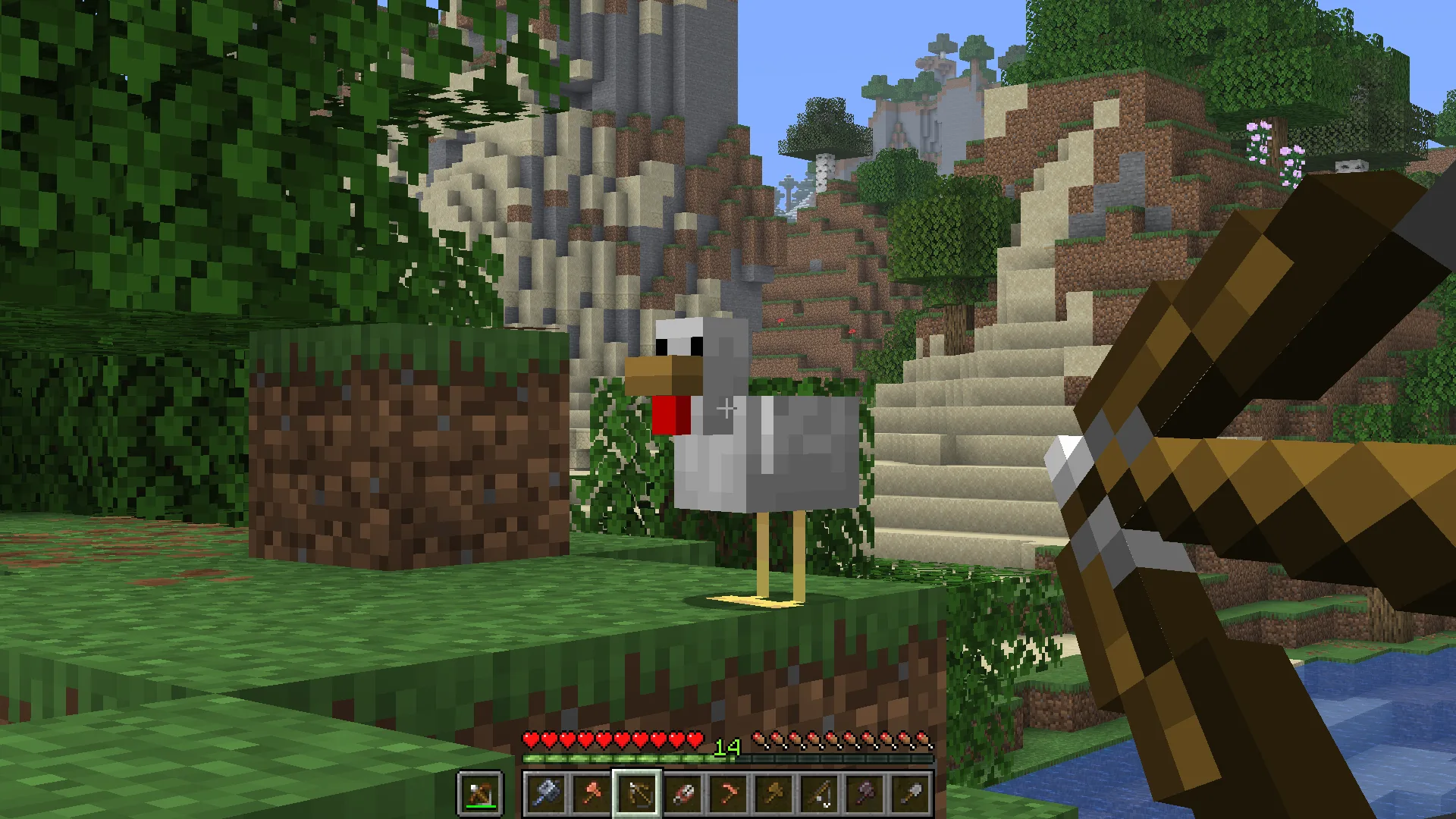Choose the iron shovel hotbar slot
This screenshot has width=1456, height=819.
pyautogui.click(x=910, y=793)
